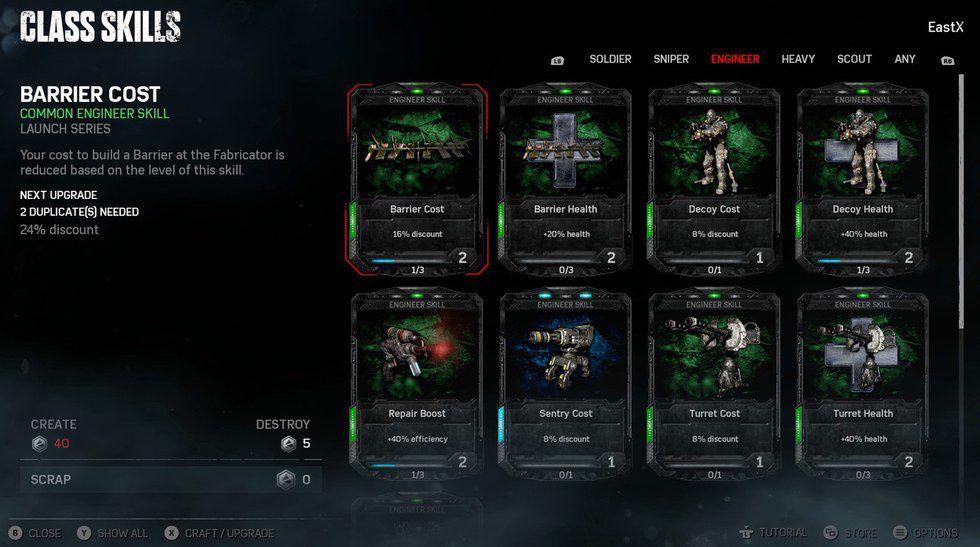
Task: Select the Sentry Cost skill card
Action: pos(566,385)
